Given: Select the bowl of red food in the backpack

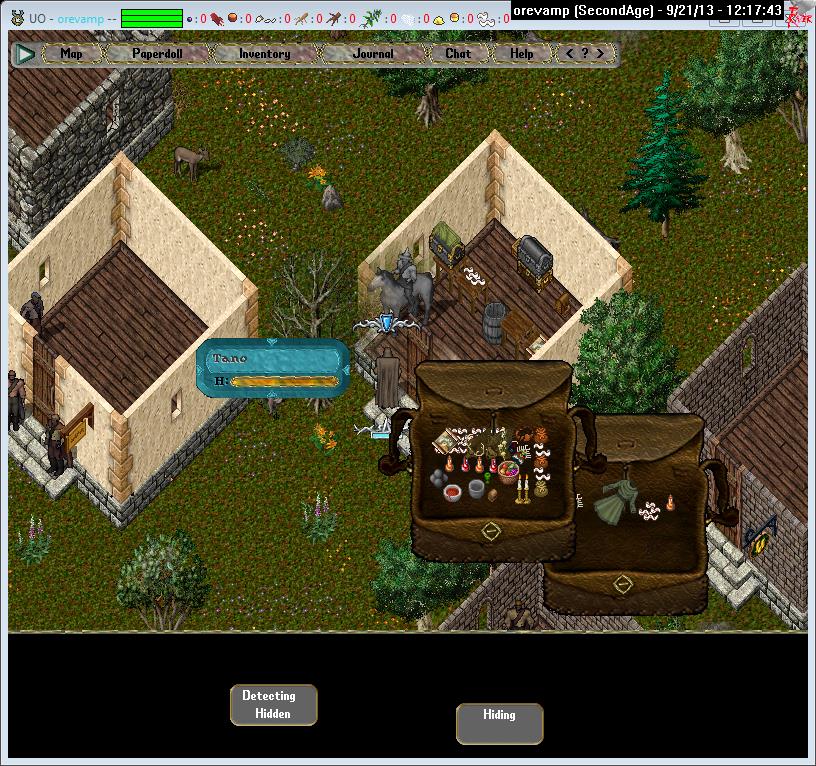Looking at the screenshot, I should tap(453, 492).
